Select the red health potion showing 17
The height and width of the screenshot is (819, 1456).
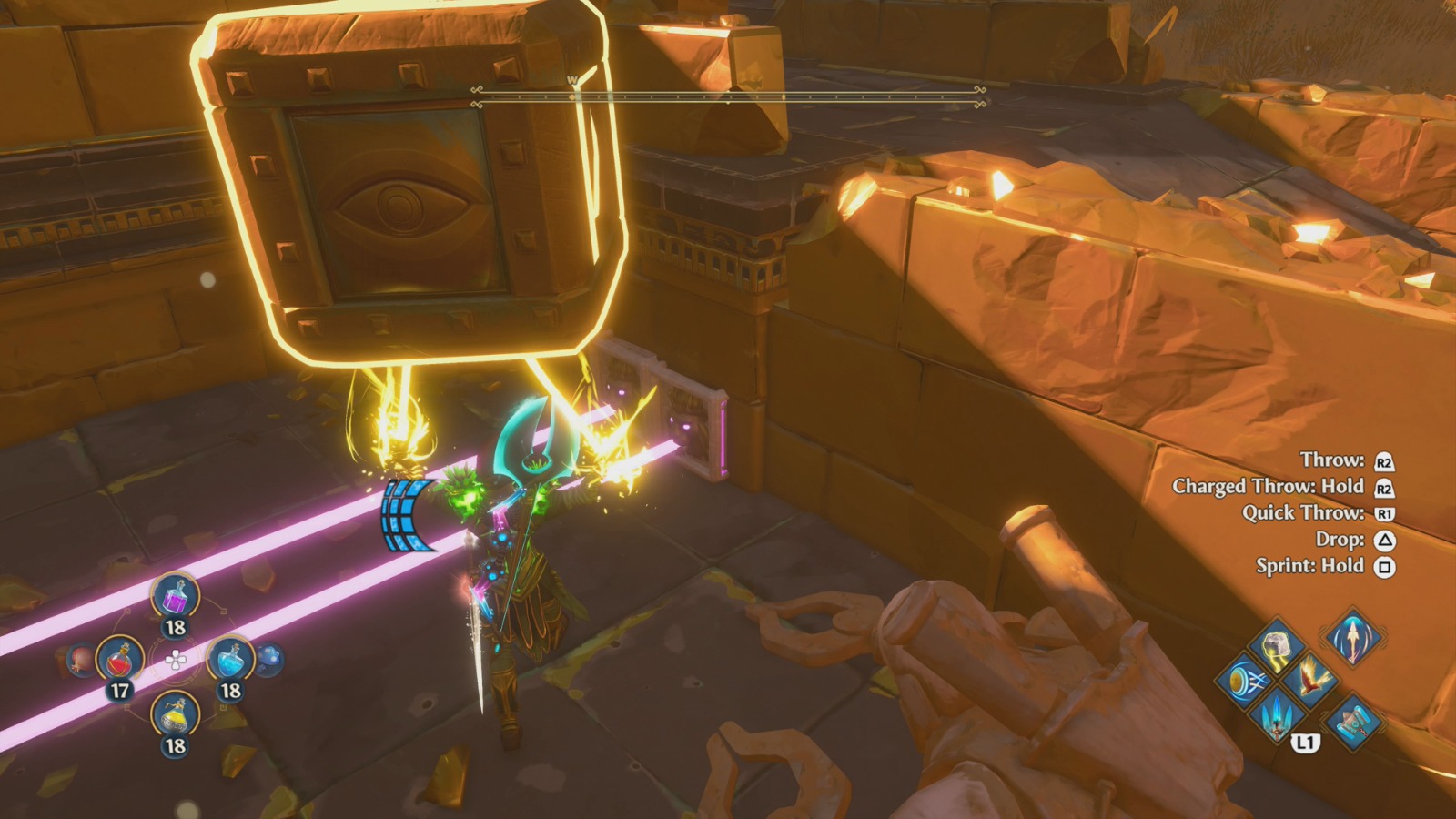120,660
